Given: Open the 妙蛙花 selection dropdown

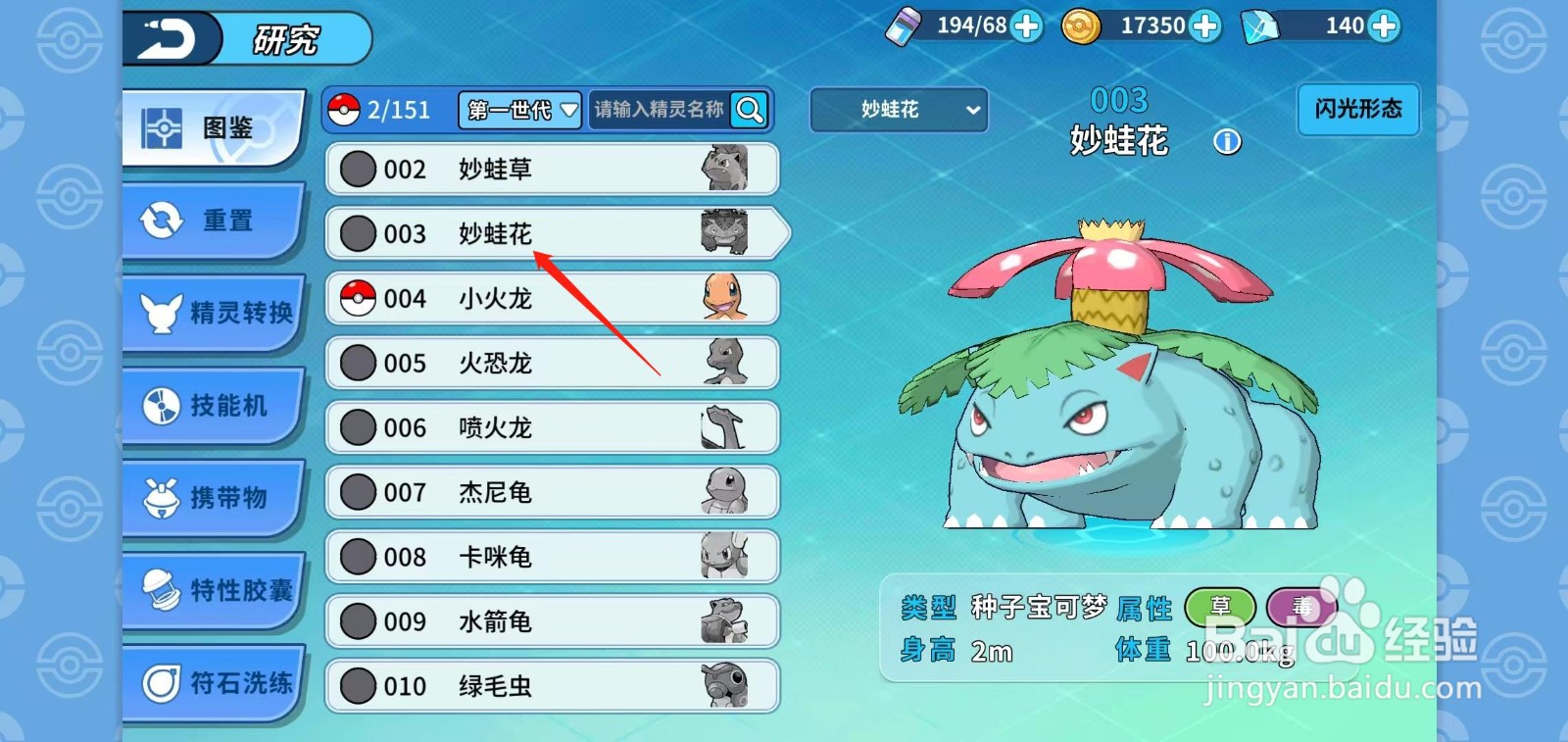Looking at the screenshot, I should tap(898, 110).
